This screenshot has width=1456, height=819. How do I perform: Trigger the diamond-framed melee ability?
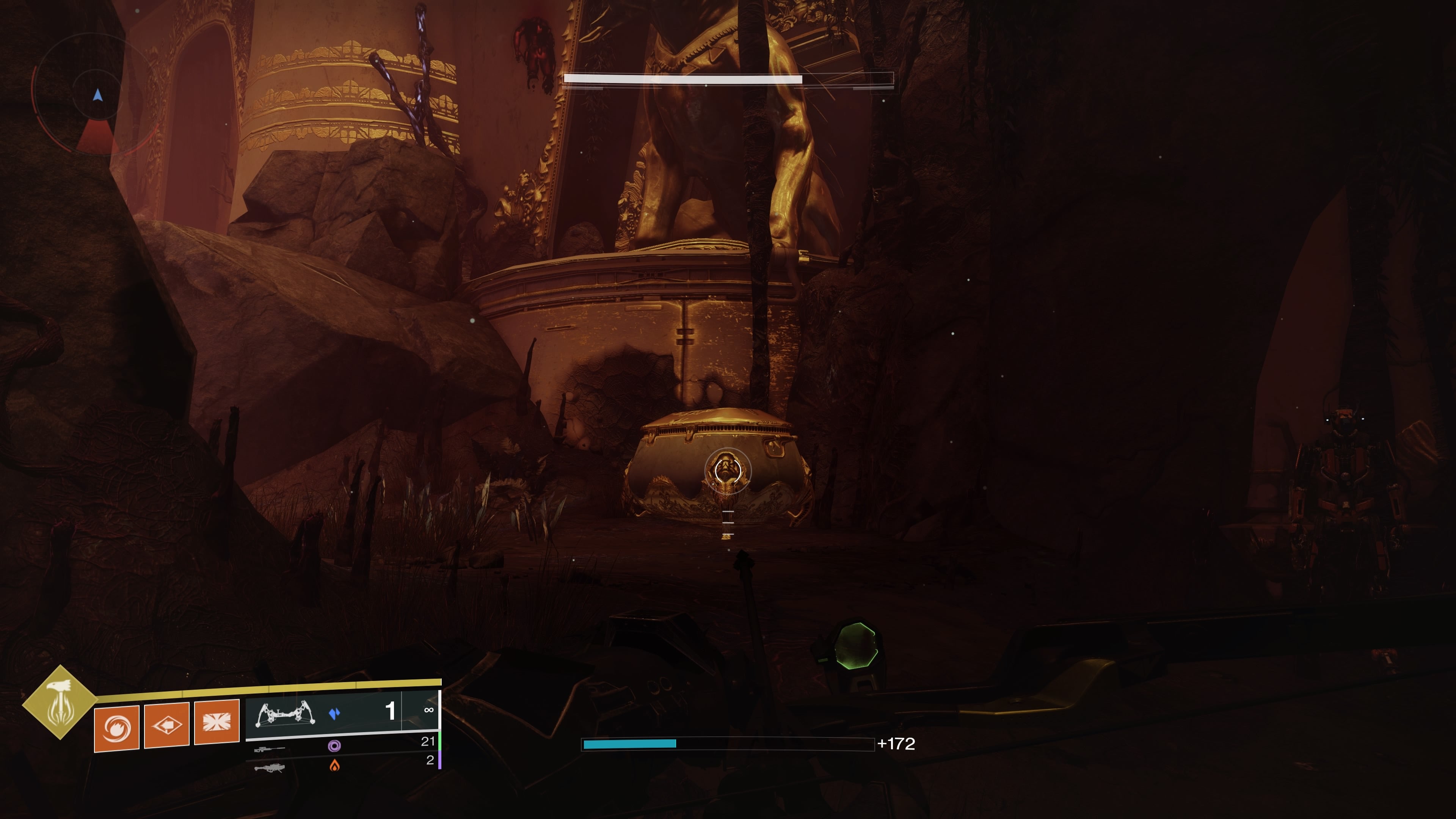pyautogui.click(x=167, y=726)
